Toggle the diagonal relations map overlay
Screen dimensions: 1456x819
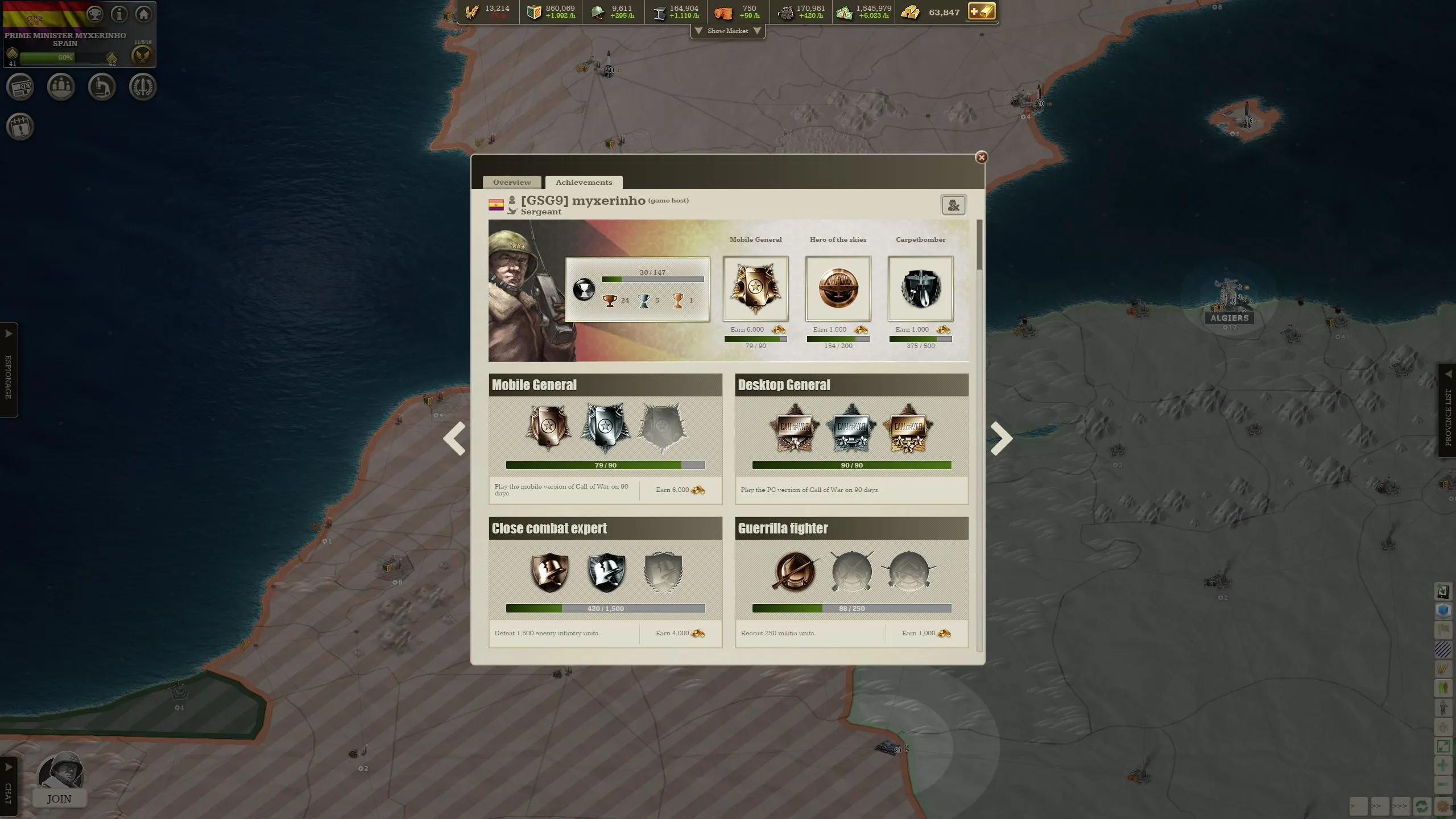(1443, 649)
